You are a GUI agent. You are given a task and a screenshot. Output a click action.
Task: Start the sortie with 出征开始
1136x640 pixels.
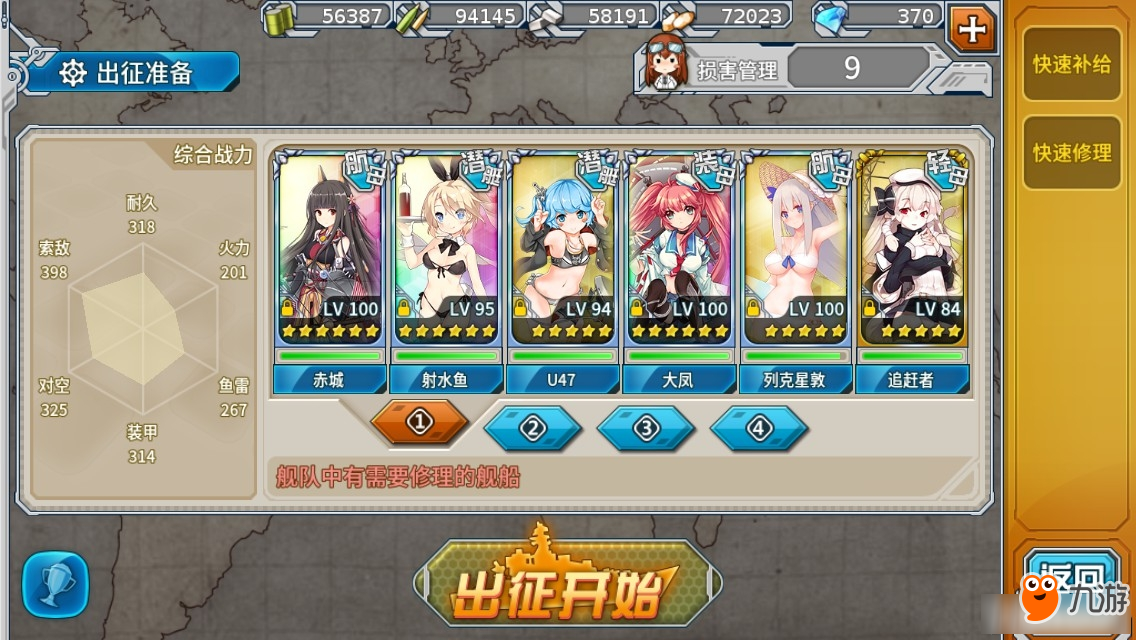[x=567, y=585]
